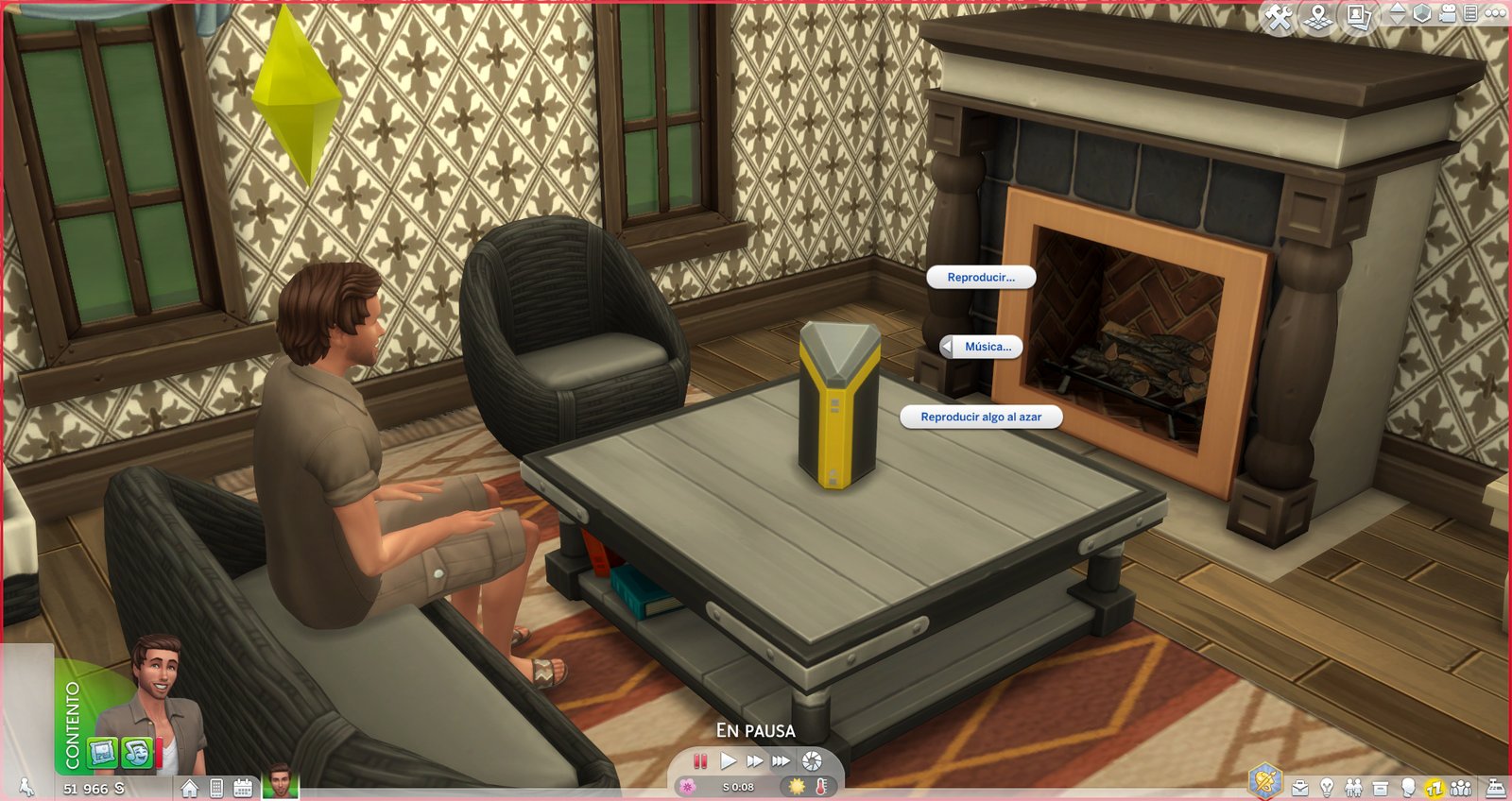This screenshot has height=801, width=1512.
Task: Open the skills lightbulb panel
Action: (1327, 788)
